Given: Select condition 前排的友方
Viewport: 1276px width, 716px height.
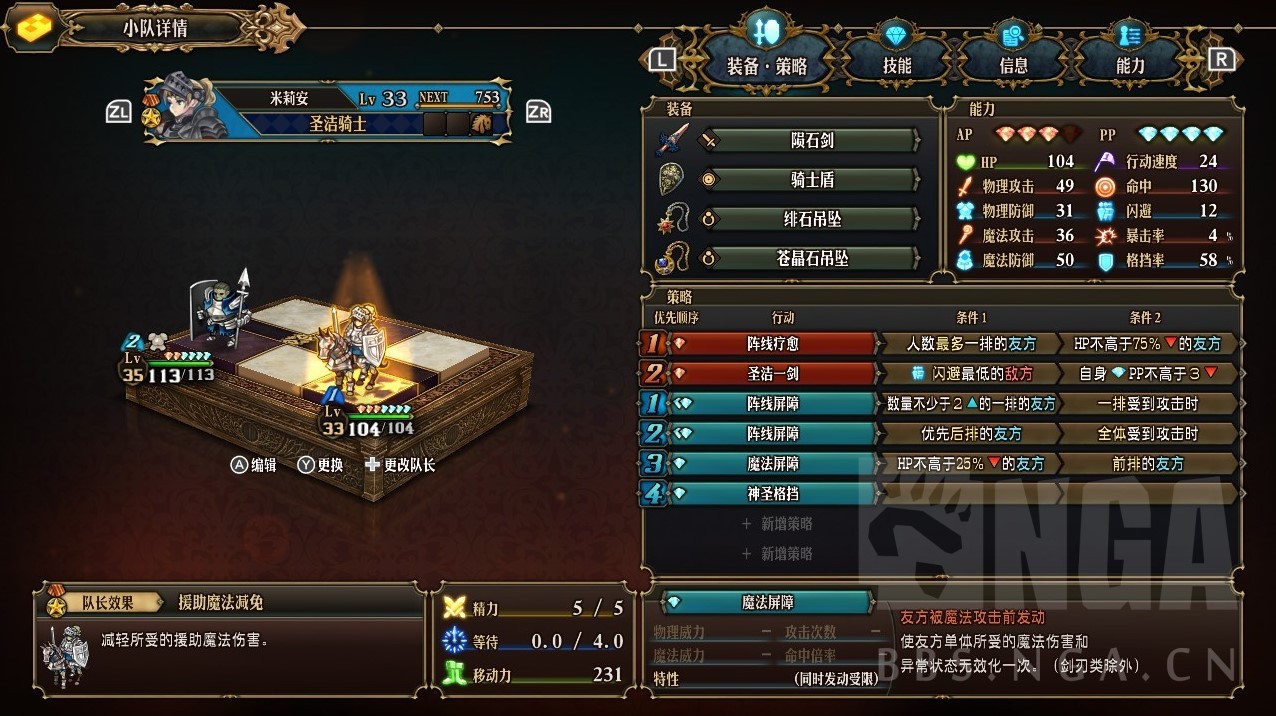Looking at the screenshot, I should click(1147, 463).
